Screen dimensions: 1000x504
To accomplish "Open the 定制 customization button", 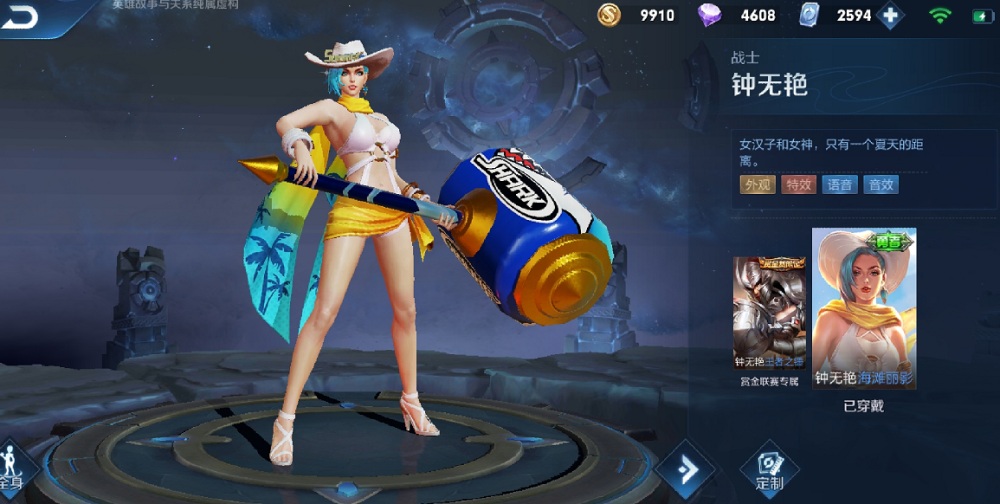I will (769, 469).
